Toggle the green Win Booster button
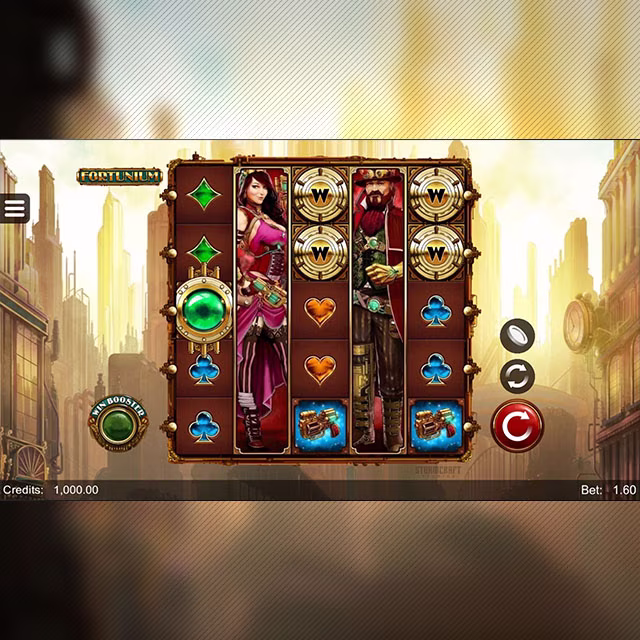Viewport: 640px width, 640px height. [119, 425]
